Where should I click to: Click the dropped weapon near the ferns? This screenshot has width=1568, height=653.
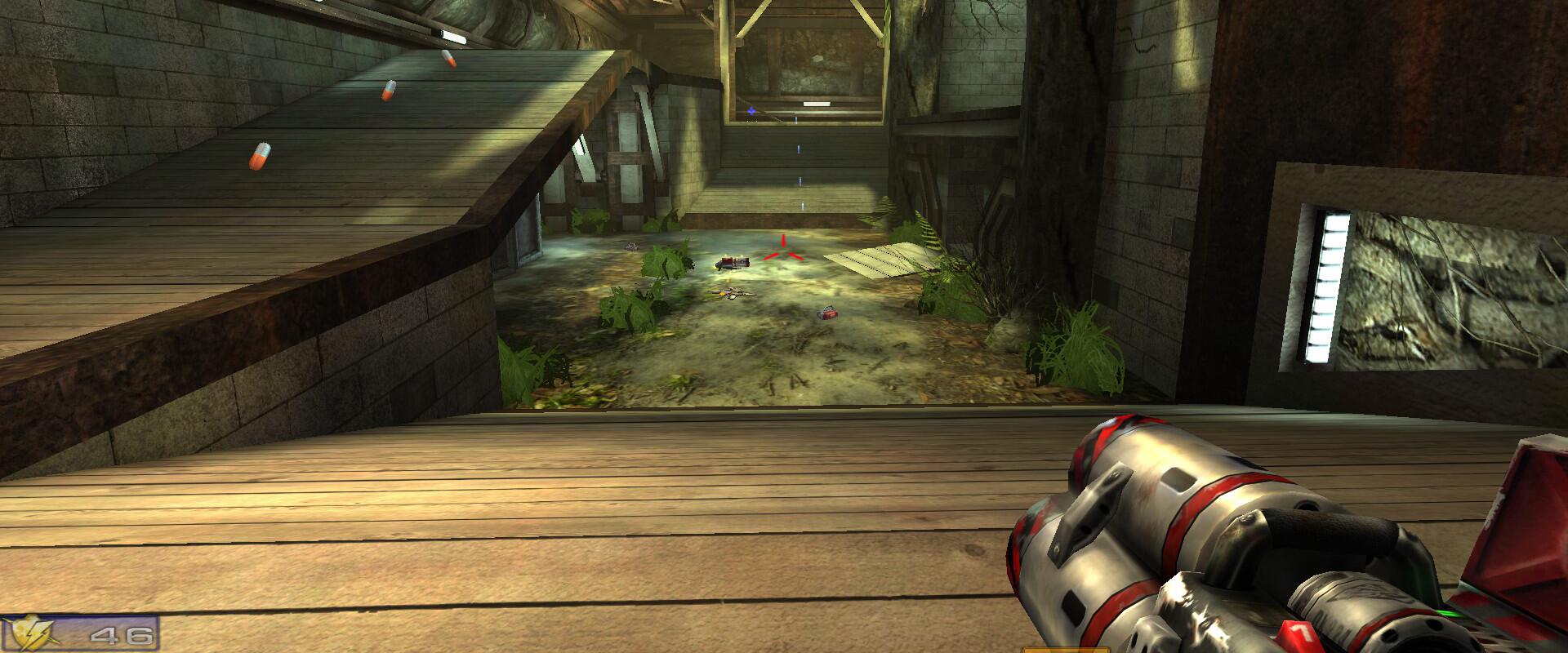(731, 291)
